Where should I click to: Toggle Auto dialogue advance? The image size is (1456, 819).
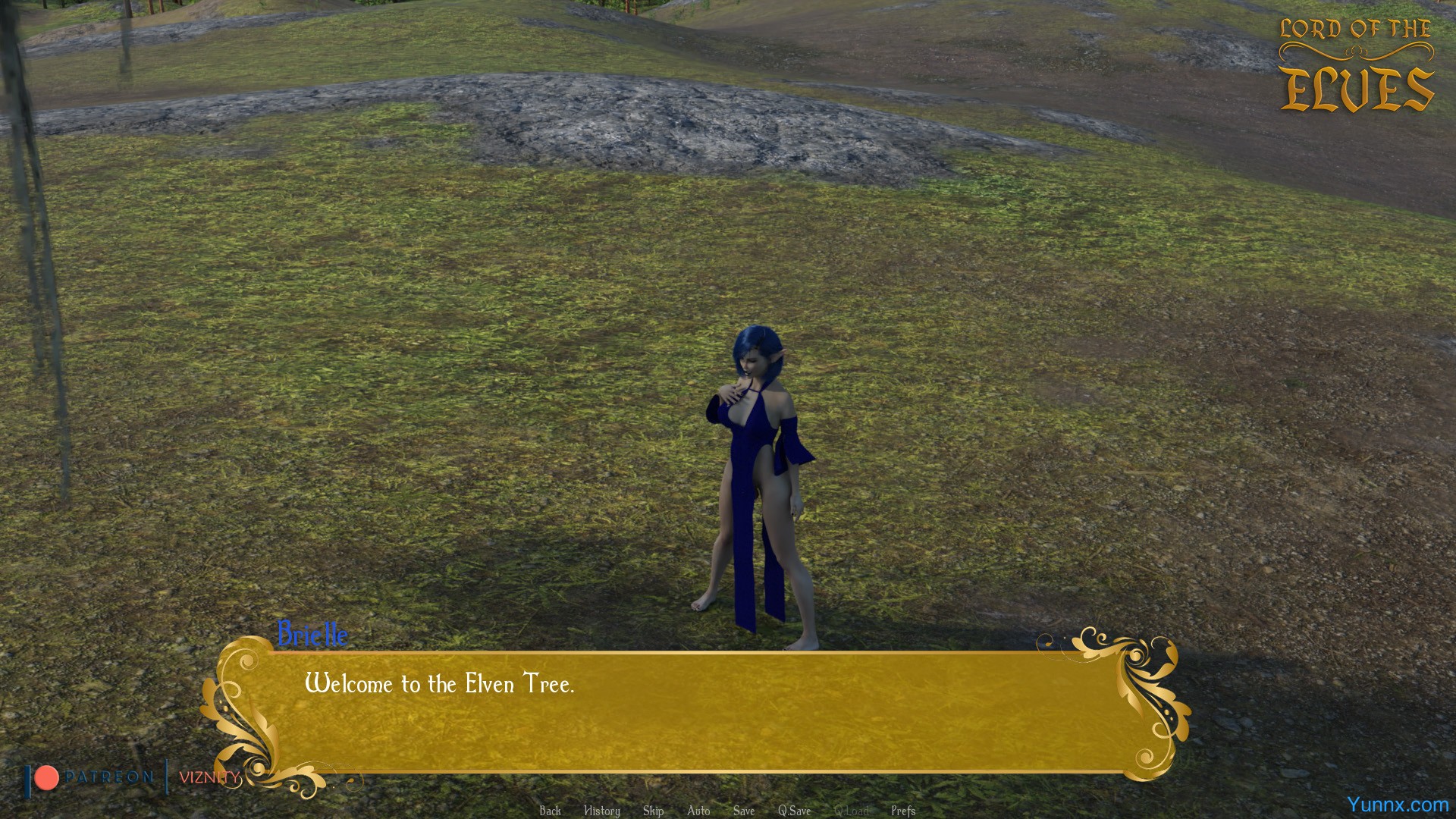point(698,811)
